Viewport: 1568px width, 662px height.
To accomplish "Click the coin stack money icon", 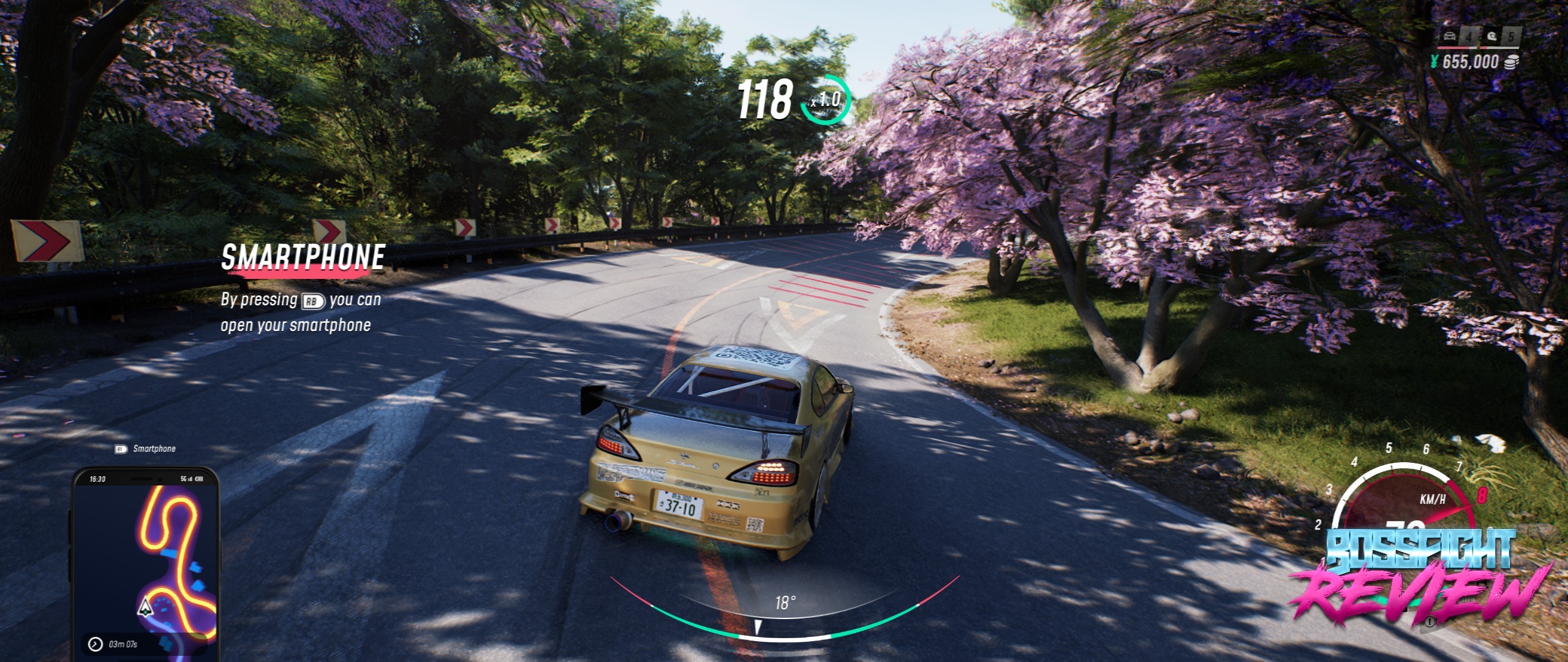I will (1511, 62).
